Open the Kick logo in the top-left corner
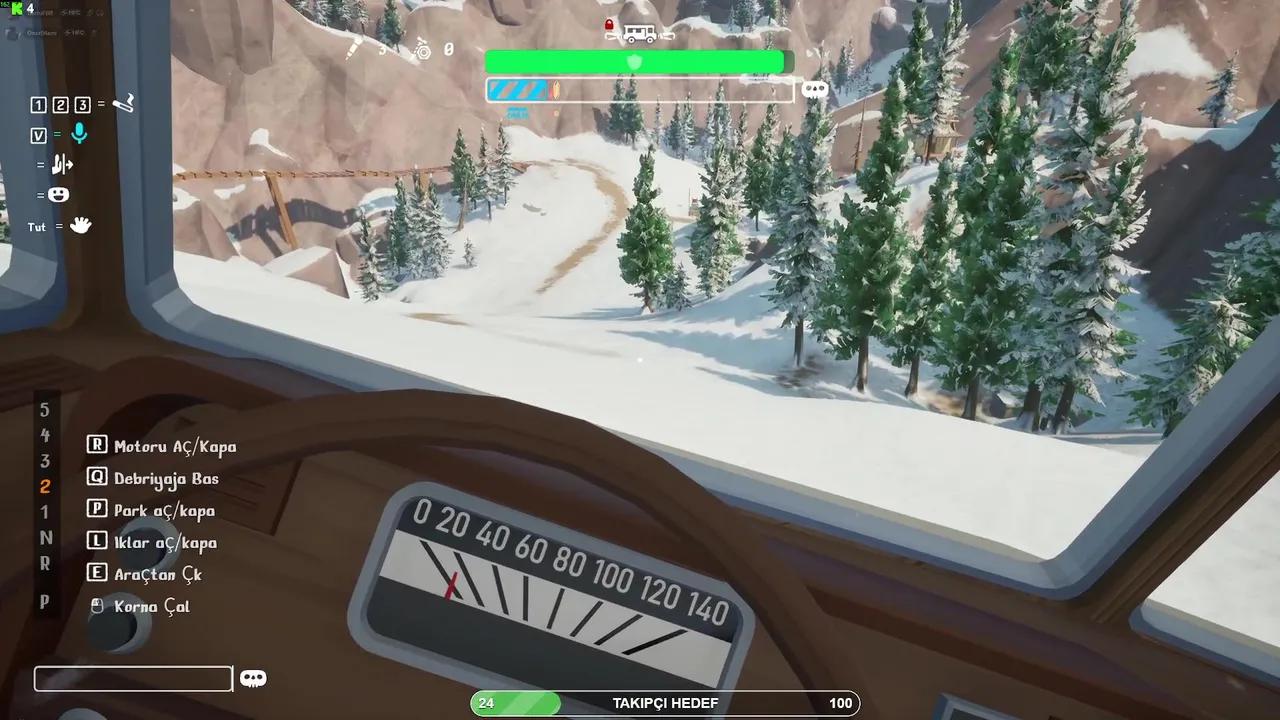Image resolution: width=1280 pixels, height=720 pixels. [x=15, y=8]
